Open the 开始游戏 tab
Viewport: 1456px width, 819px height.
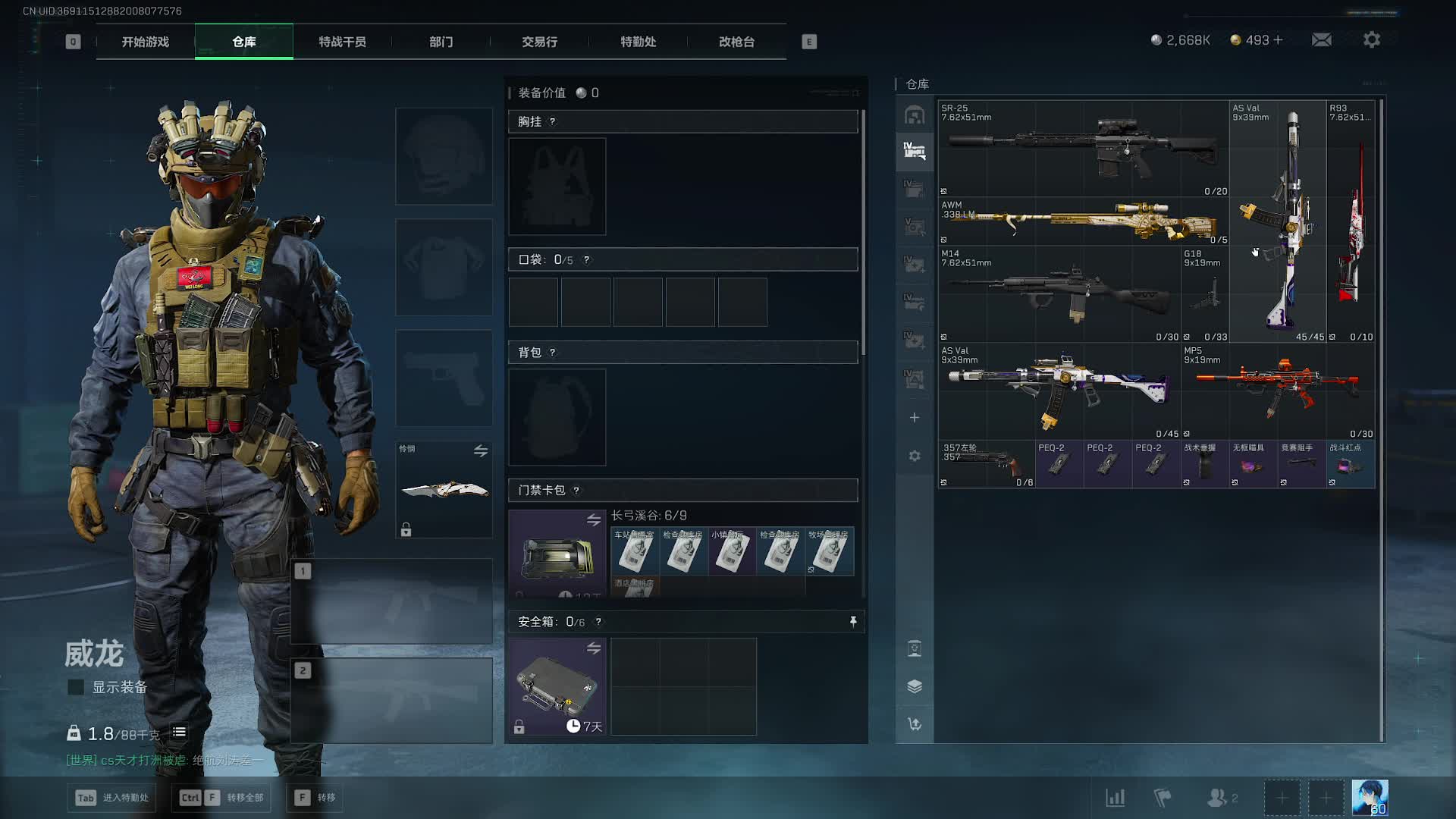click(146, 42)
